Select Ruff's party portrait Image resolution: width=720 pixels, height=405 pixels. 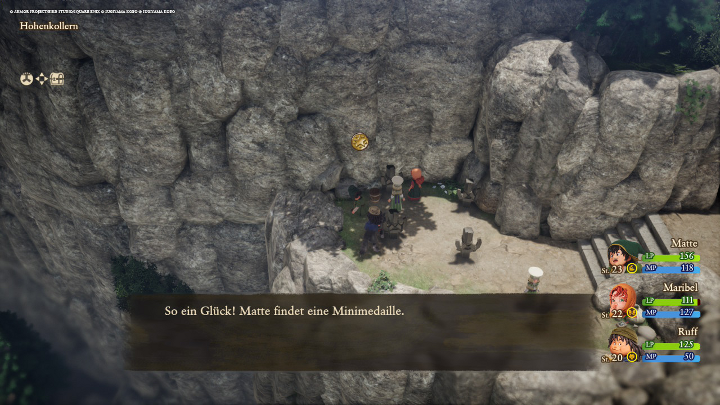click(x=620, y=342)
